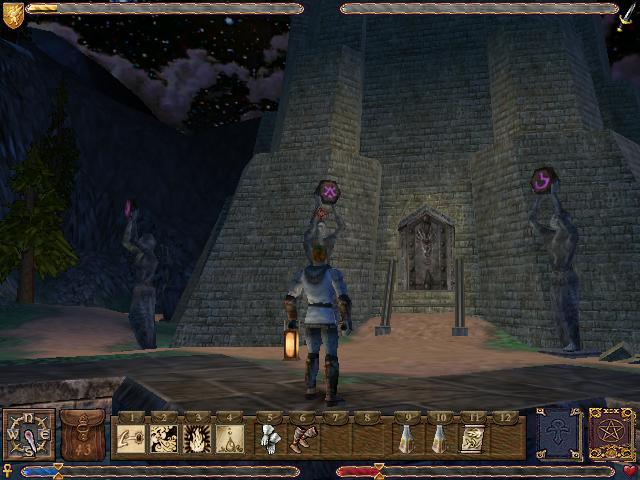Select the spell scroll in belt slot 2

(x=164, y=439)
